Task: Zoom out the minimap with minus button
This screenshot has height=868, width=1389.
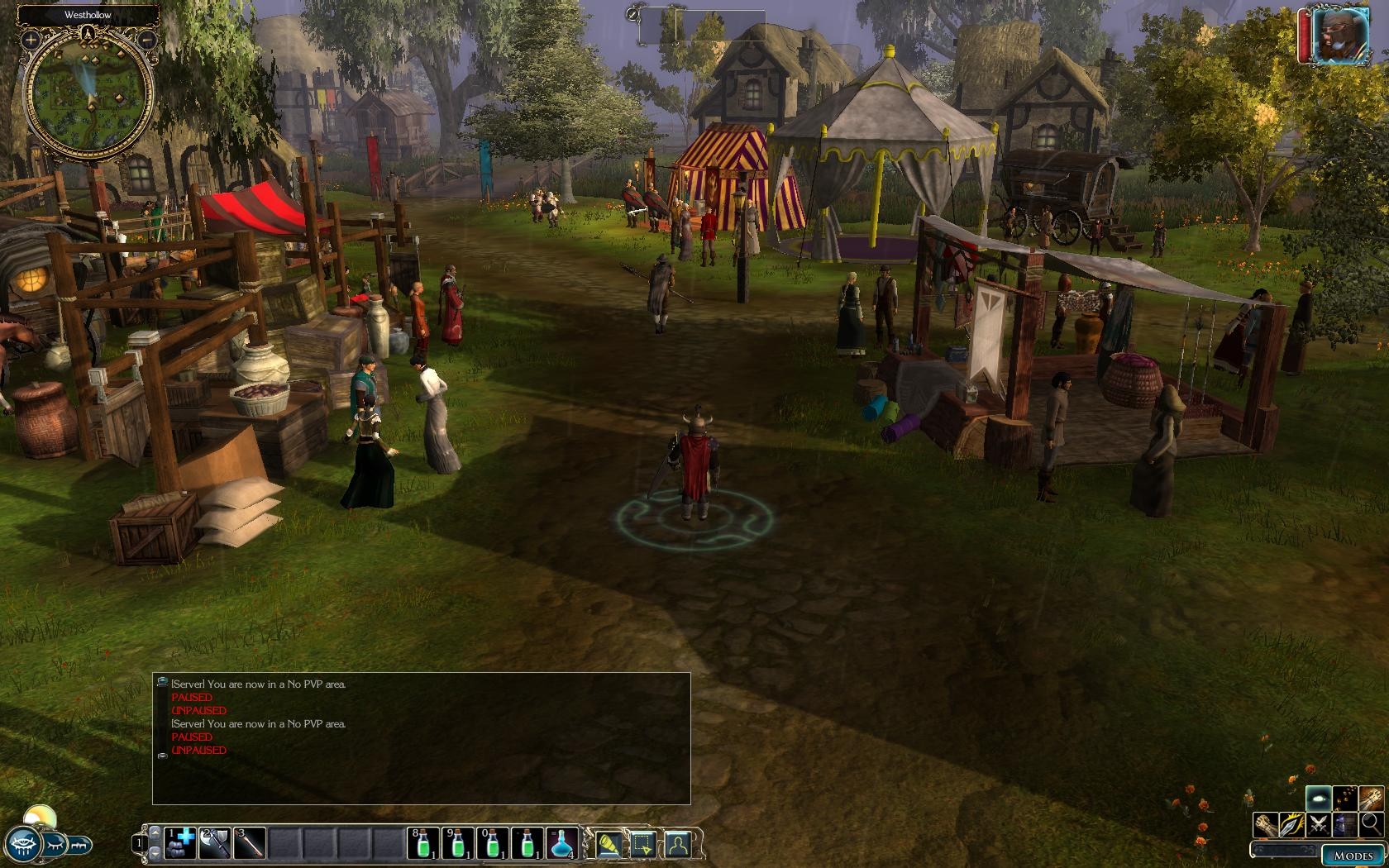Action: point(146,39)
